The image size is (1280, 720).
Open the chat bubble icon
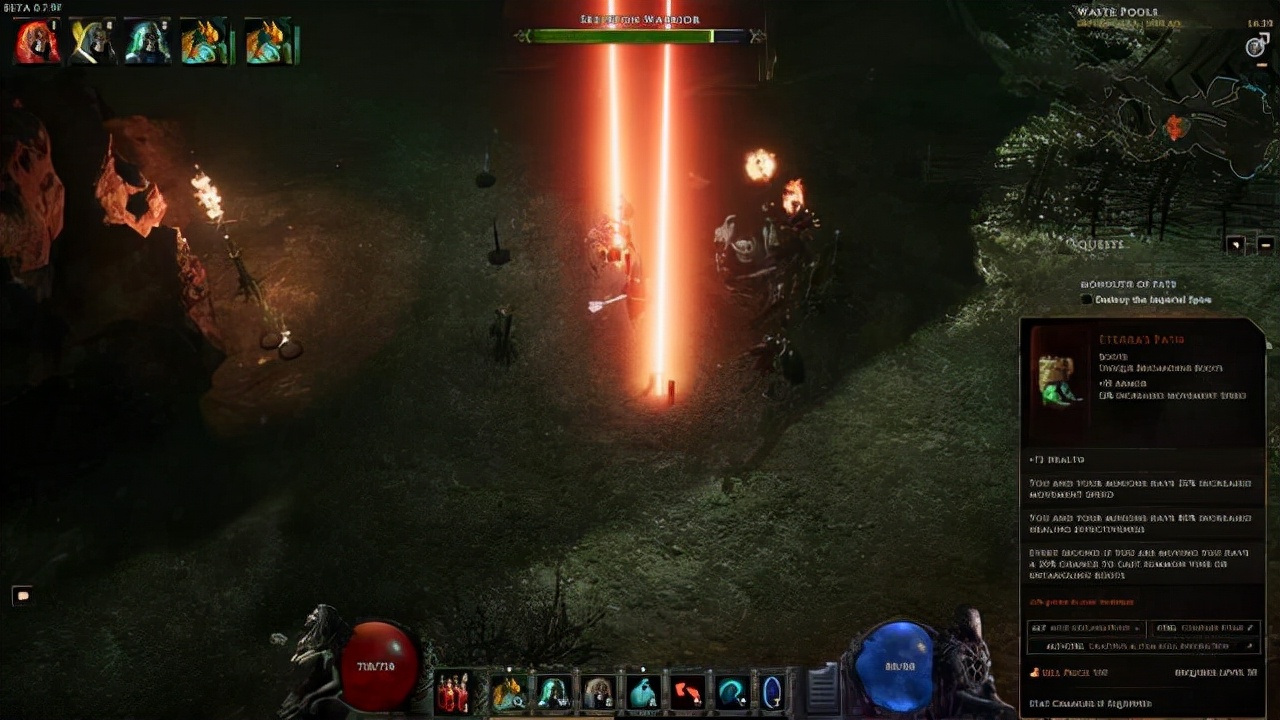[x=23, y=596]
